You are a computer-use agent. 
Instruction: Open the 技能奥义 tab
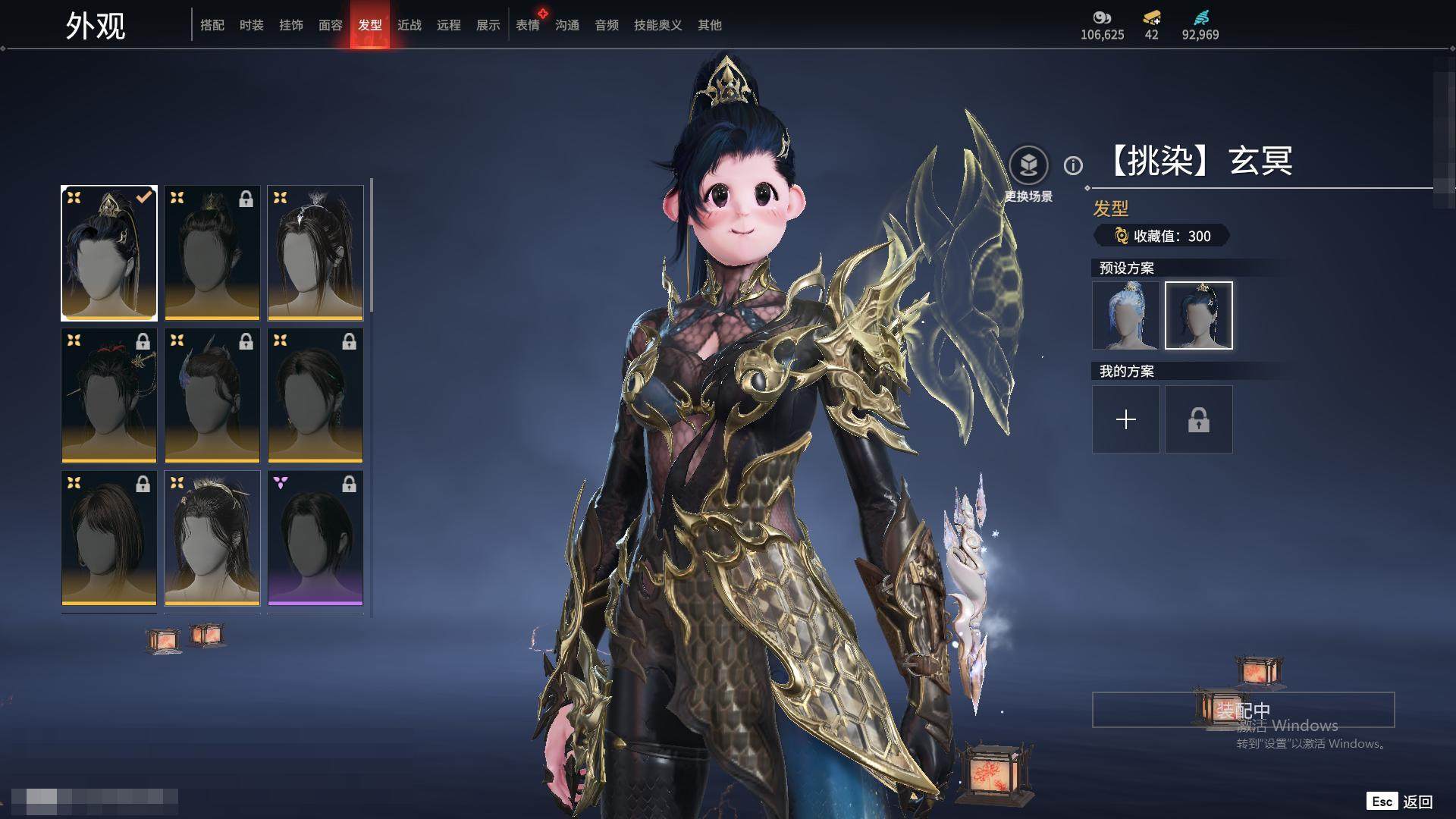click(x=658, y=25)
